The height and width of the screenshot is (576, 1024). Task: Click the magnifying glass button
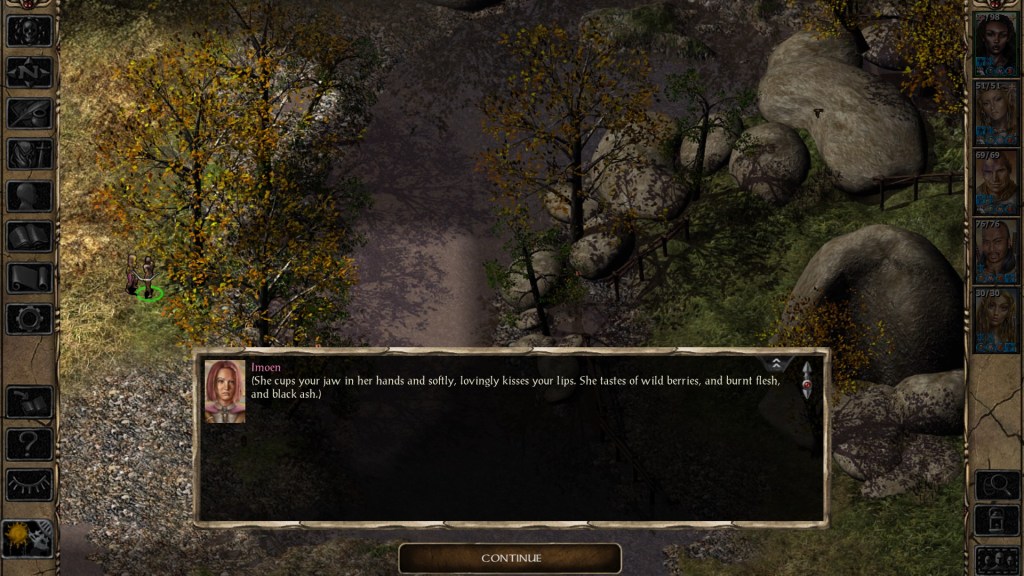[x=996, y=485]
